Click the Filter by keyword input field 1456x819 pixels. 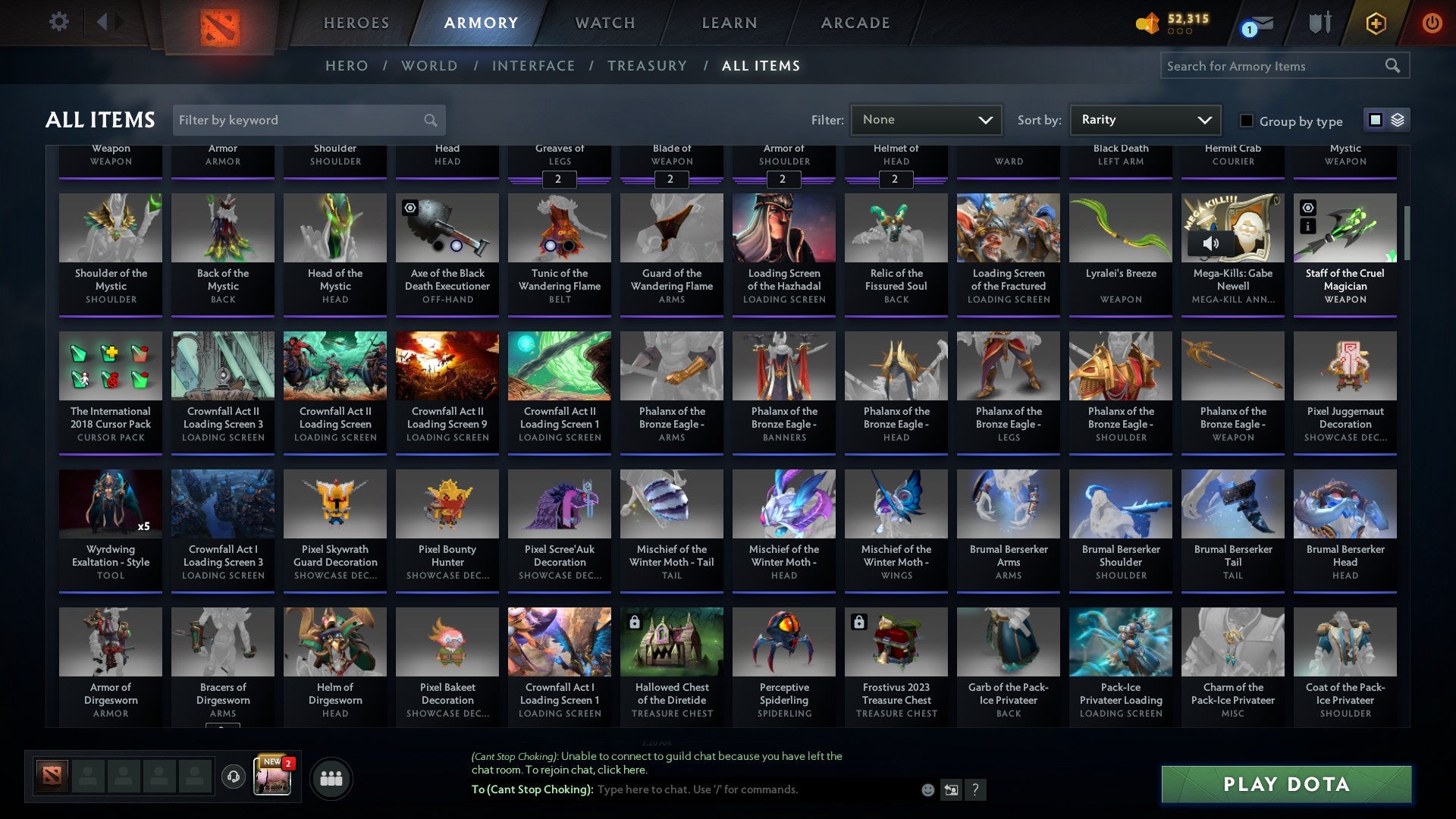(x=303, y=120)
